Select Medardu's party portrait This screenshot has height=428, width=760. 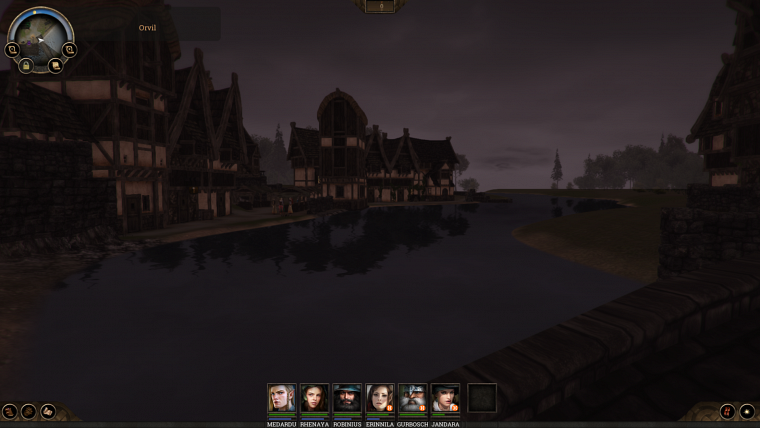(282, 398)
